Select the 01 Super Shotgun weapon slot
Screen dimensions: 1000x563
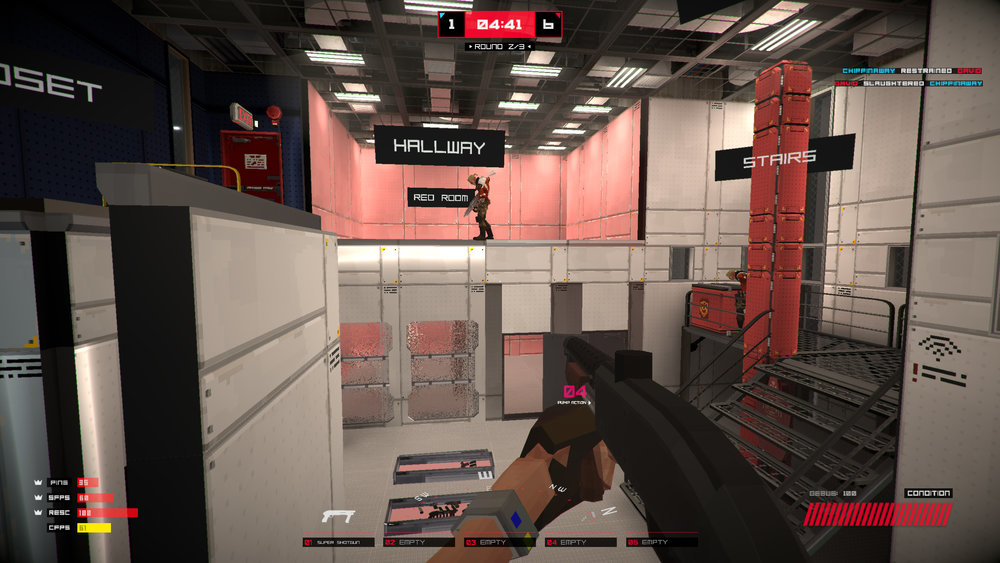339,542
